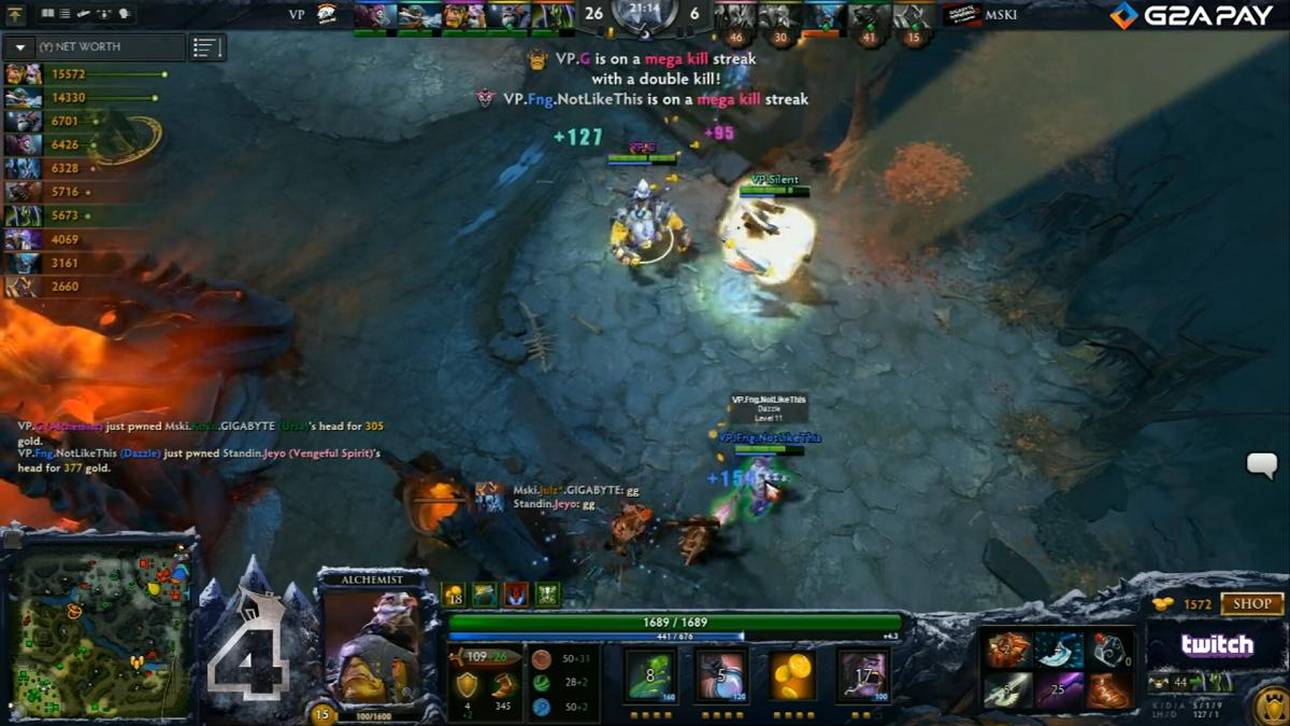
Task: Open the Shop
Action: point(1251,604)
